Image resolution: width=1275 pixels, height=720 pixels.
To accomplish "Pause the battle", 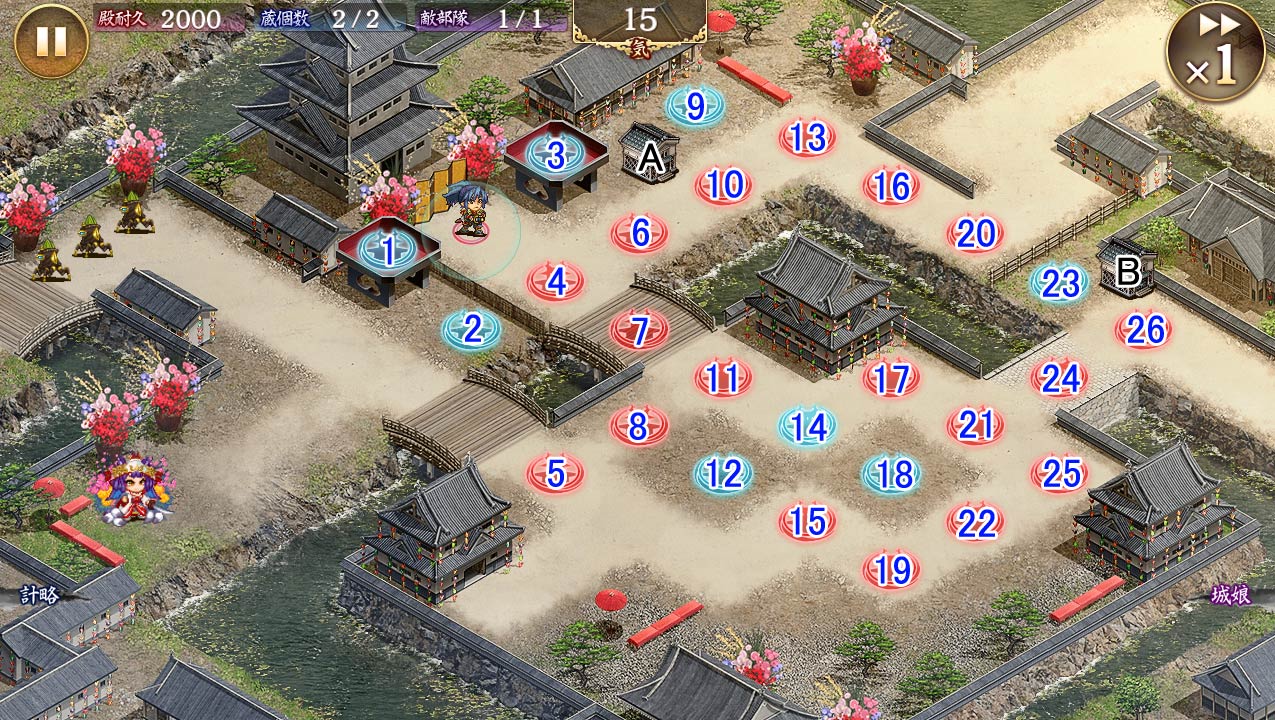I will 51,41.
